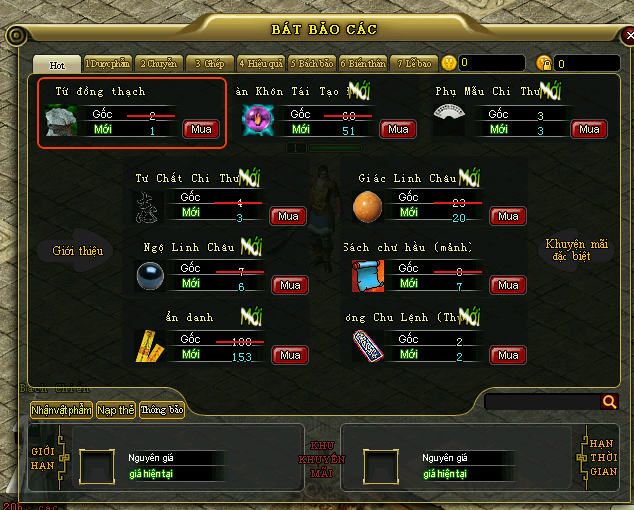Viewport: 634px width, 510px height.
Task: Switch to the Ghép tab
Action: point(209,64)
